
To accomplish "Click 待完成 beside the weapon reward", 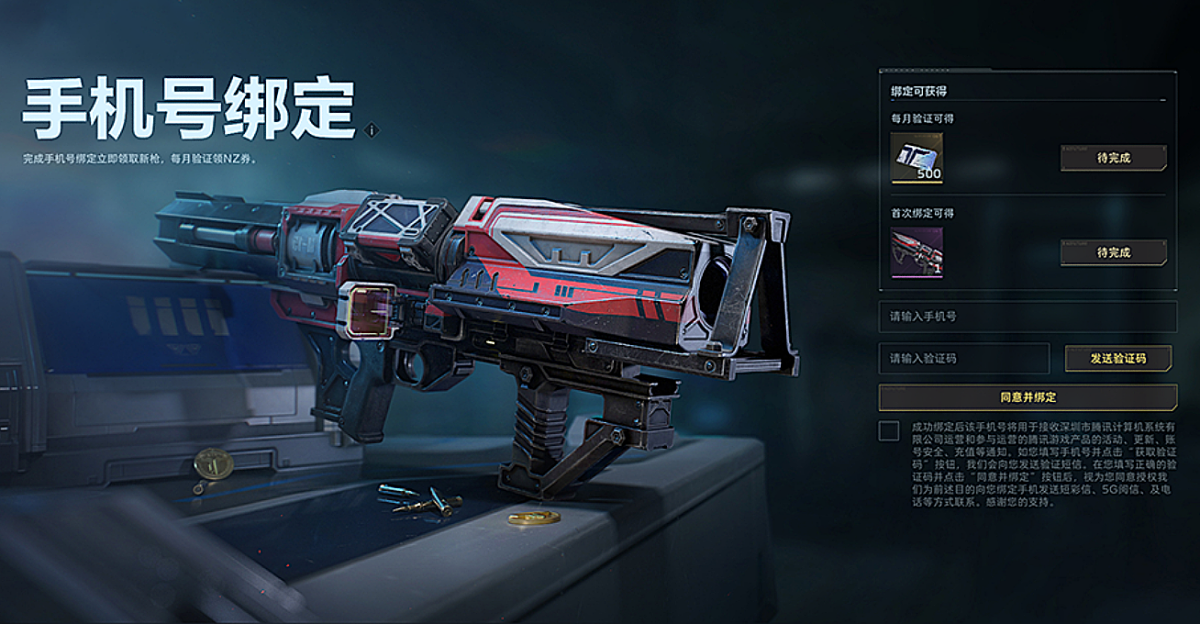I will (x=1113, y=252).
